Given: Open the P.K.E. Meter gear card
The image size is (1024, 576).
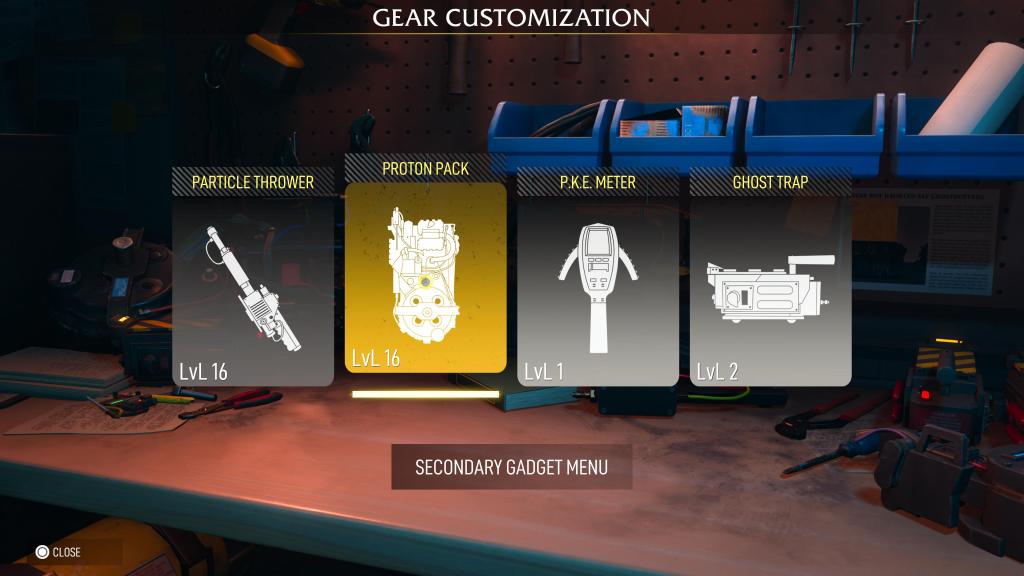Looking at the screenshot, I should (598, 290).
